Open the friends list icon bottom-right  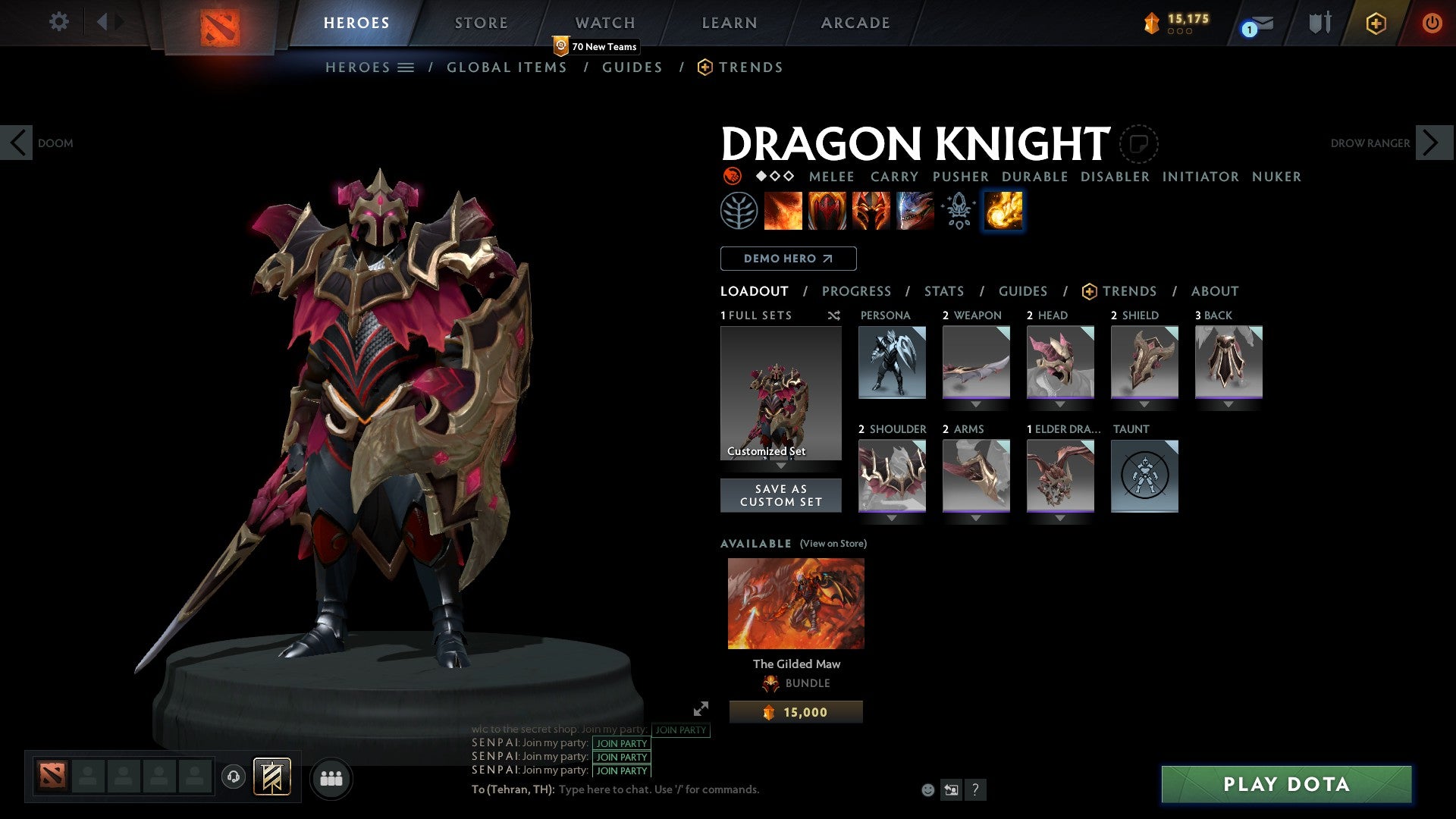(x=331, y=777)
